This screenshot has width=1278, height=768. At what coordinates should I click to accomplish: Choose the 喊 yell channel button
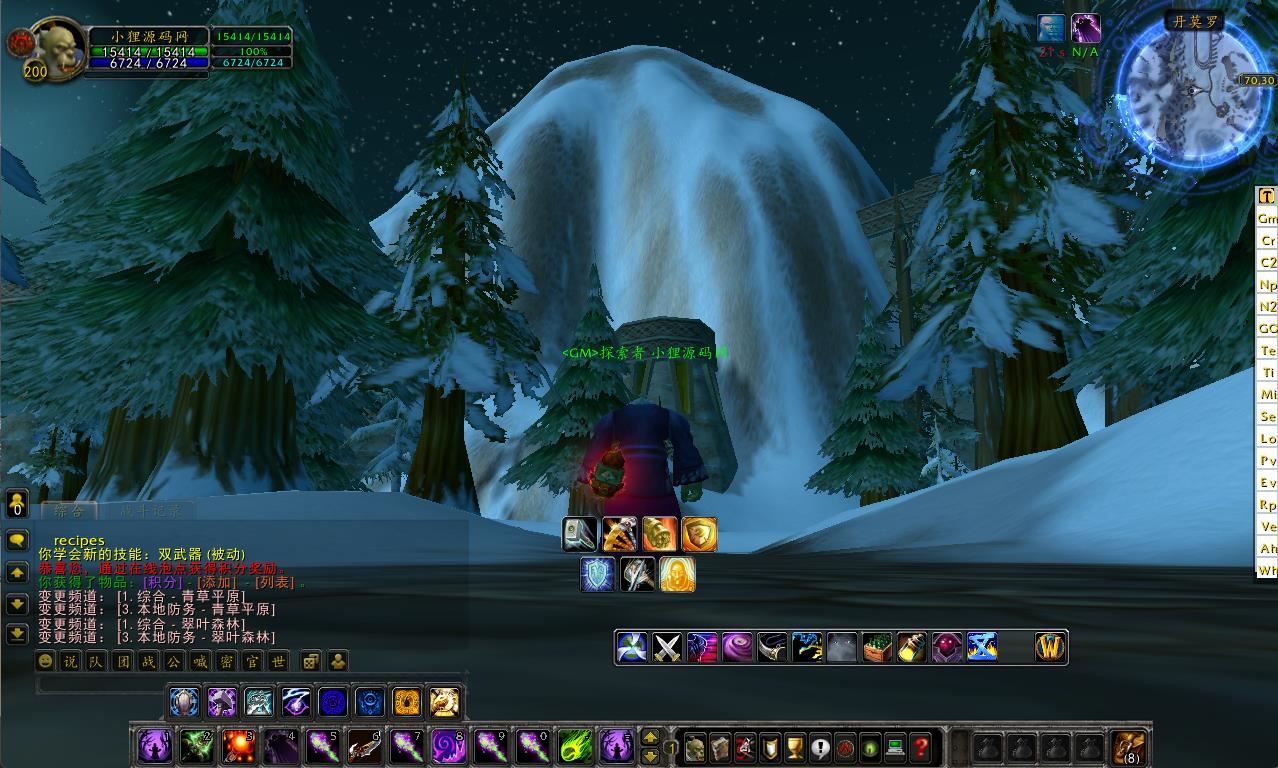click(x=200, y=661)
